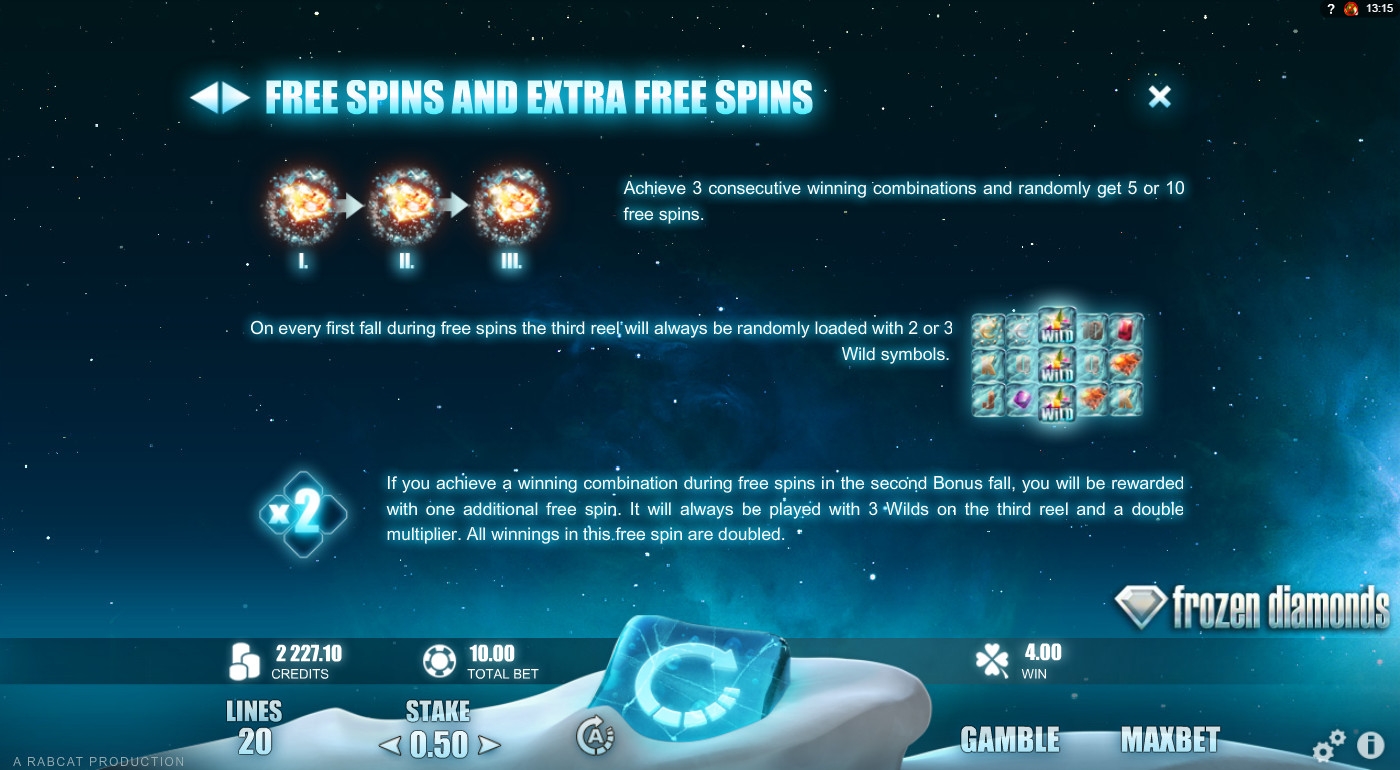The image size is (1400, 770).
Task: Close the free spins info panel
Action: pyautogui.click(x=1159, y=97)
